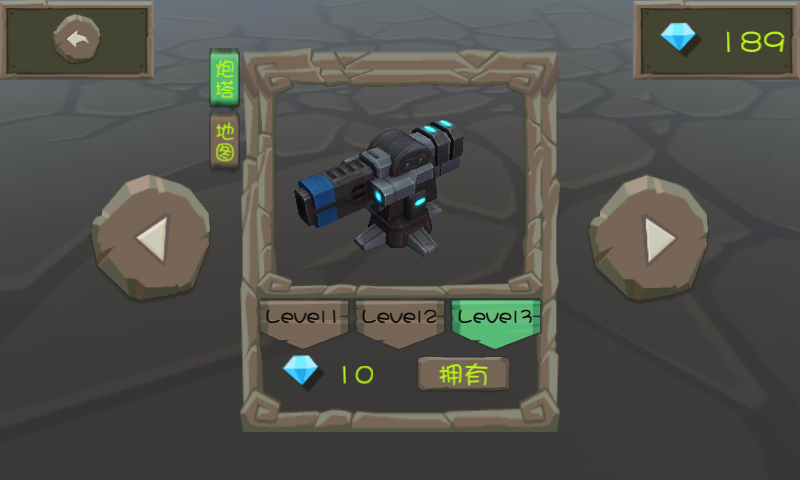Select the Level1 tab
Image resolution: width=800 pixels, height=480 pixels.
tap(304, 319)
